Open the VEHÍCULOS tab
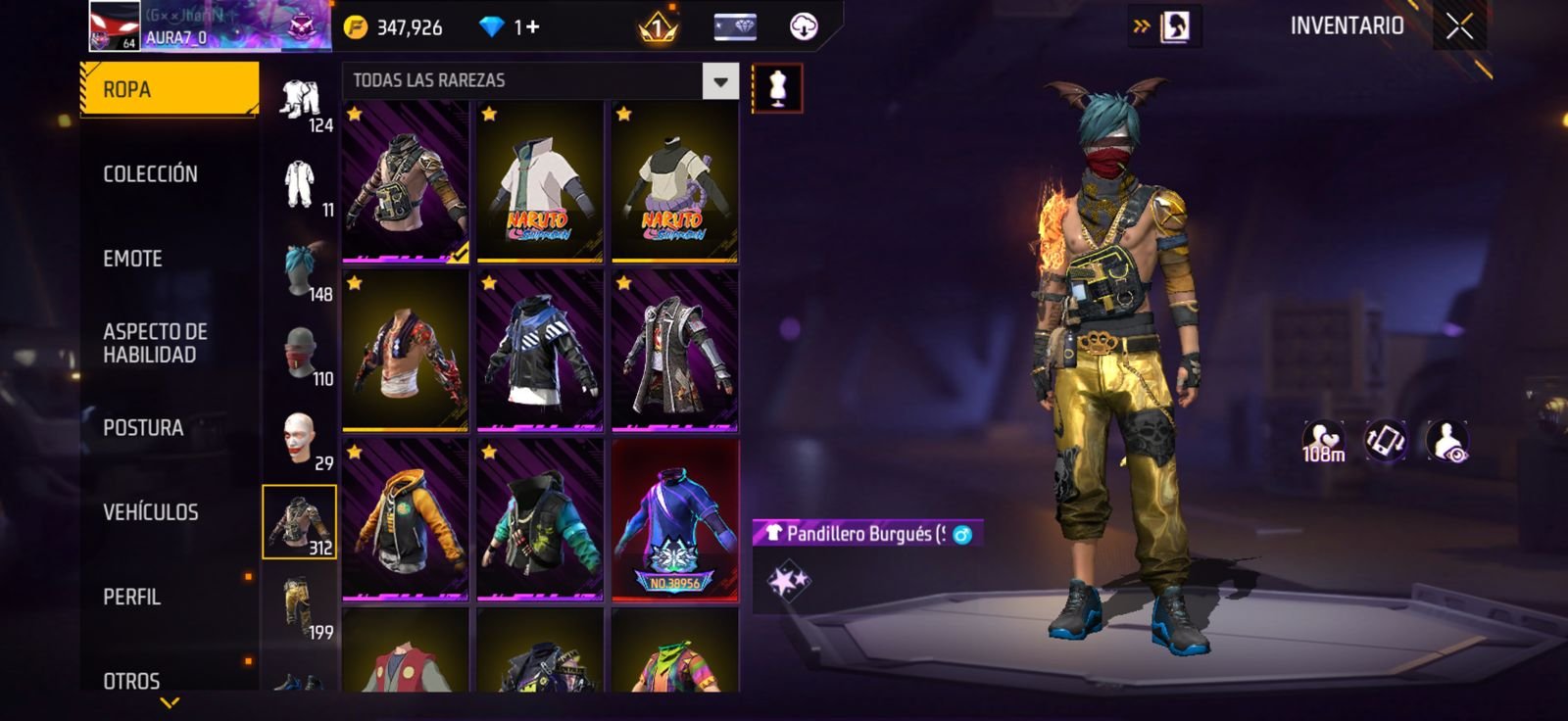 (x=151, y=512)
